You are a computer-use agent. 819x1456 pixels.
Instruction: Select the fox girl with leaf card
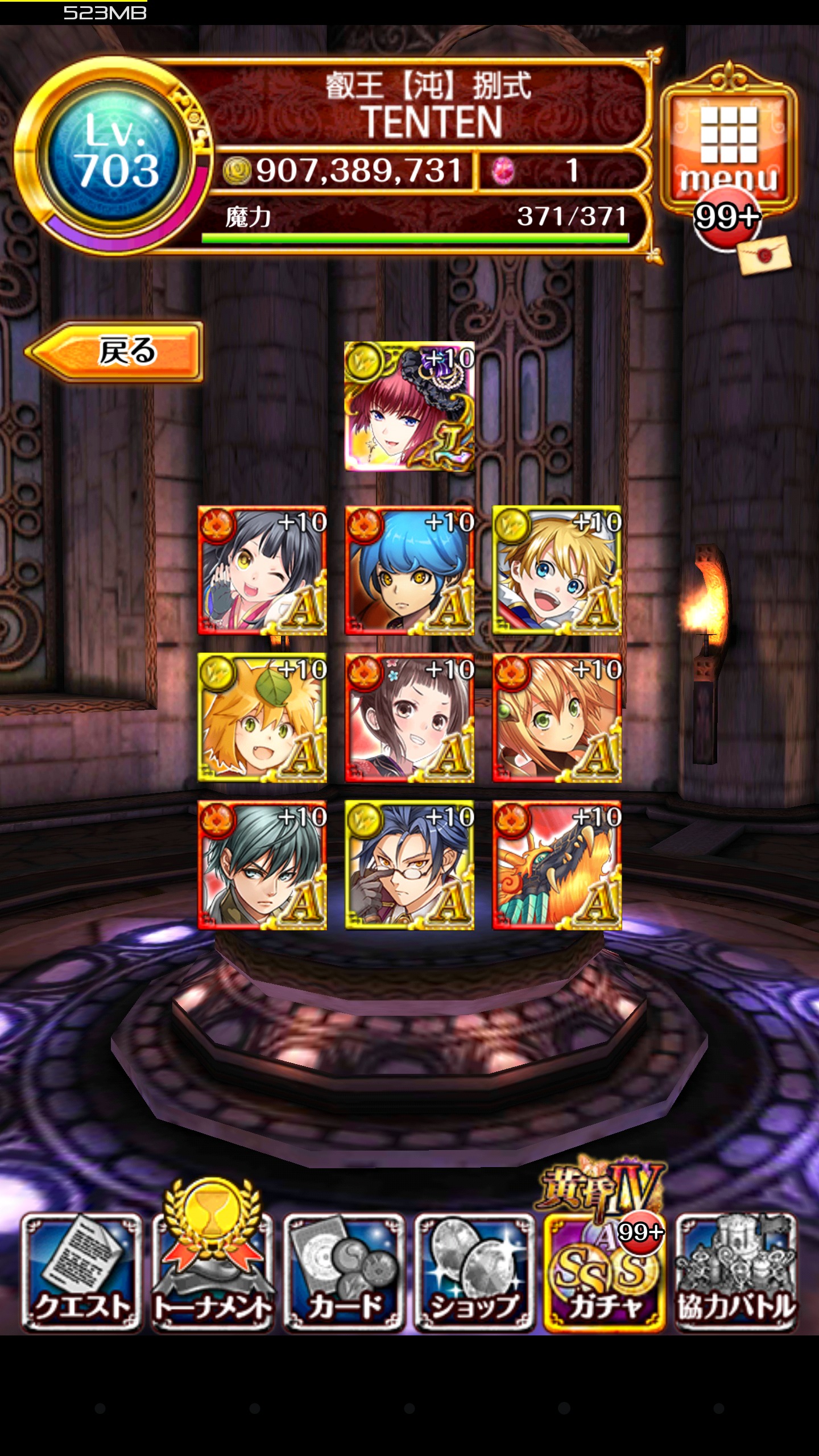(x=262, y=718)
